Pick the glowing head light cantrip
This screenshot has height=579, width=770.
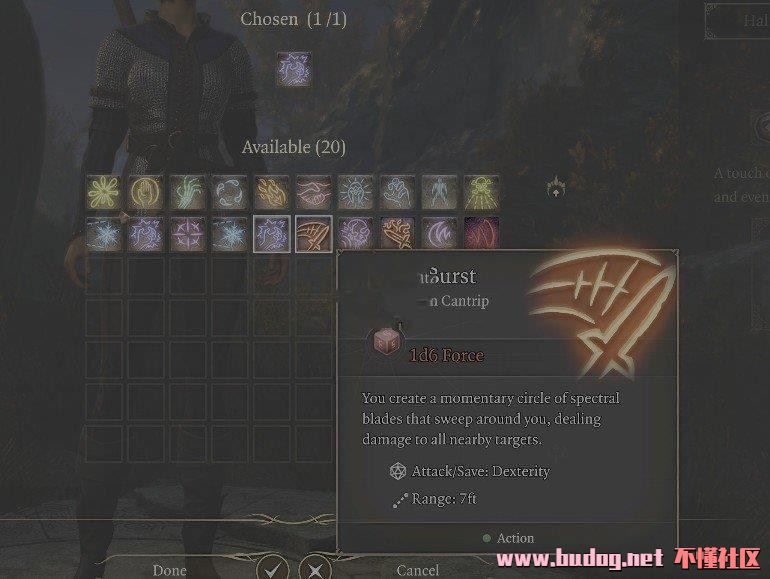click(355, 191)
